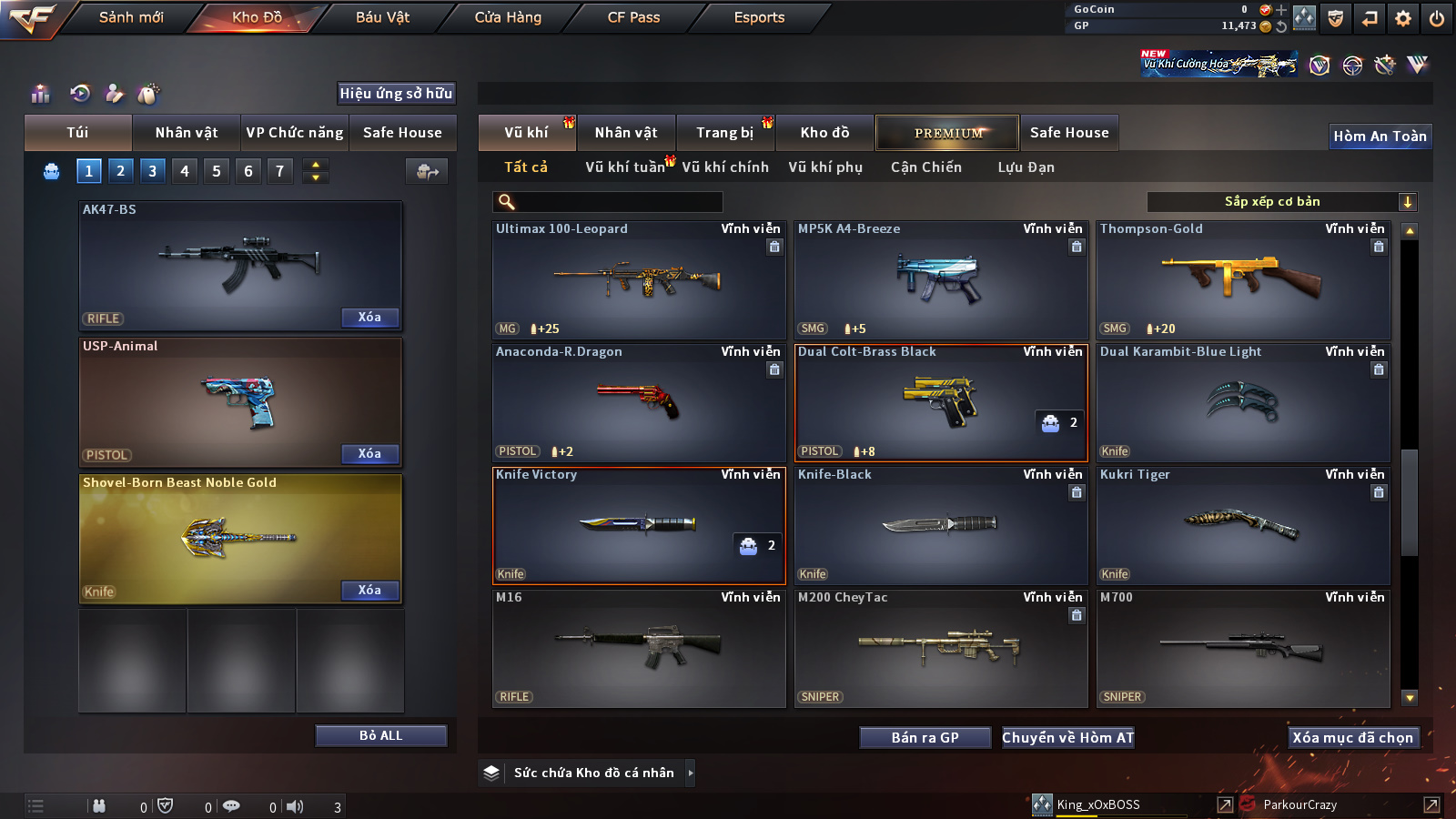The width and height of the screenshot is (1456, 819).
Task: Open the settings gear icon
Action: [1403, 18]
